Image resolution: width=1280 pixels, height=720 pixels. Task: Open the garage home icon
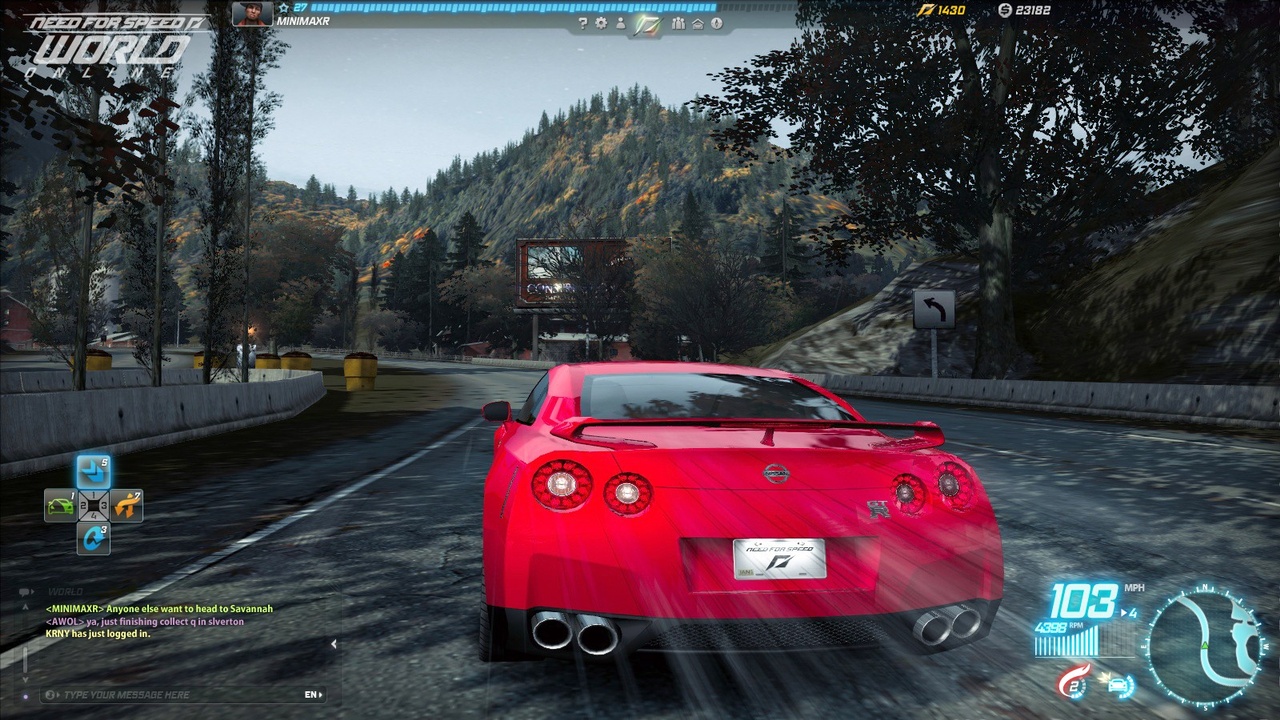click(x=700, y=24)
